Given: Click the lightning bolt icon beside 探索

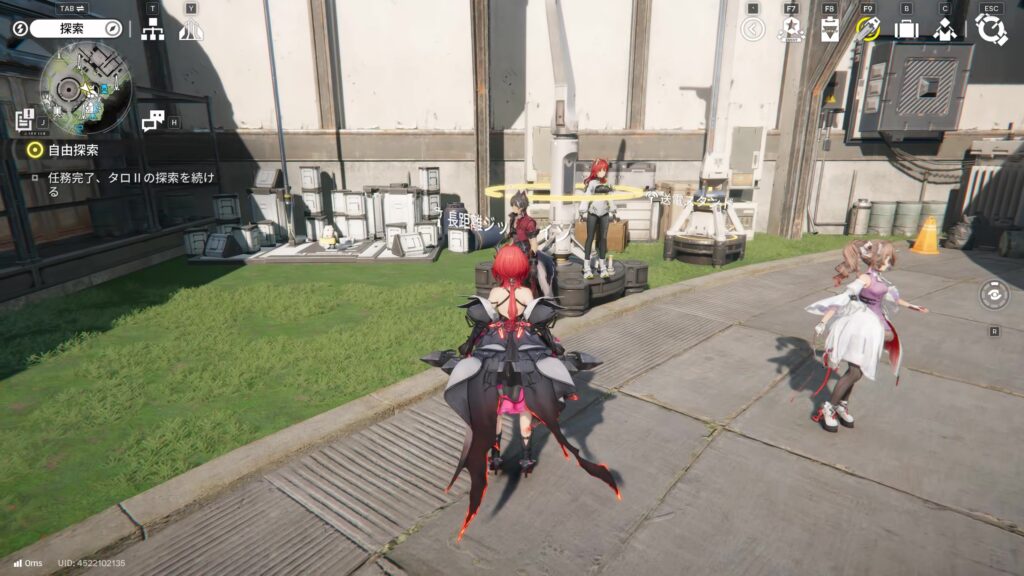Looking at the screenshot, I should point(20,29).
